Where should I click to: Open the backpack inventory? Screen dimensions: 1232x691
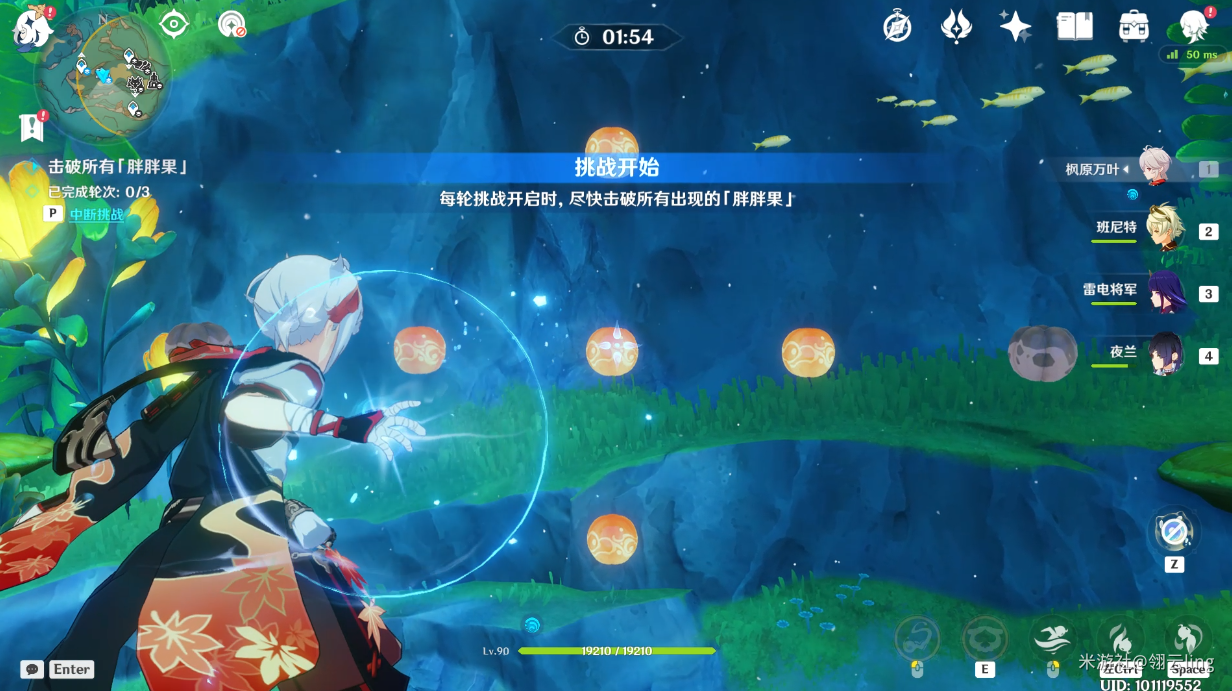1134,27
